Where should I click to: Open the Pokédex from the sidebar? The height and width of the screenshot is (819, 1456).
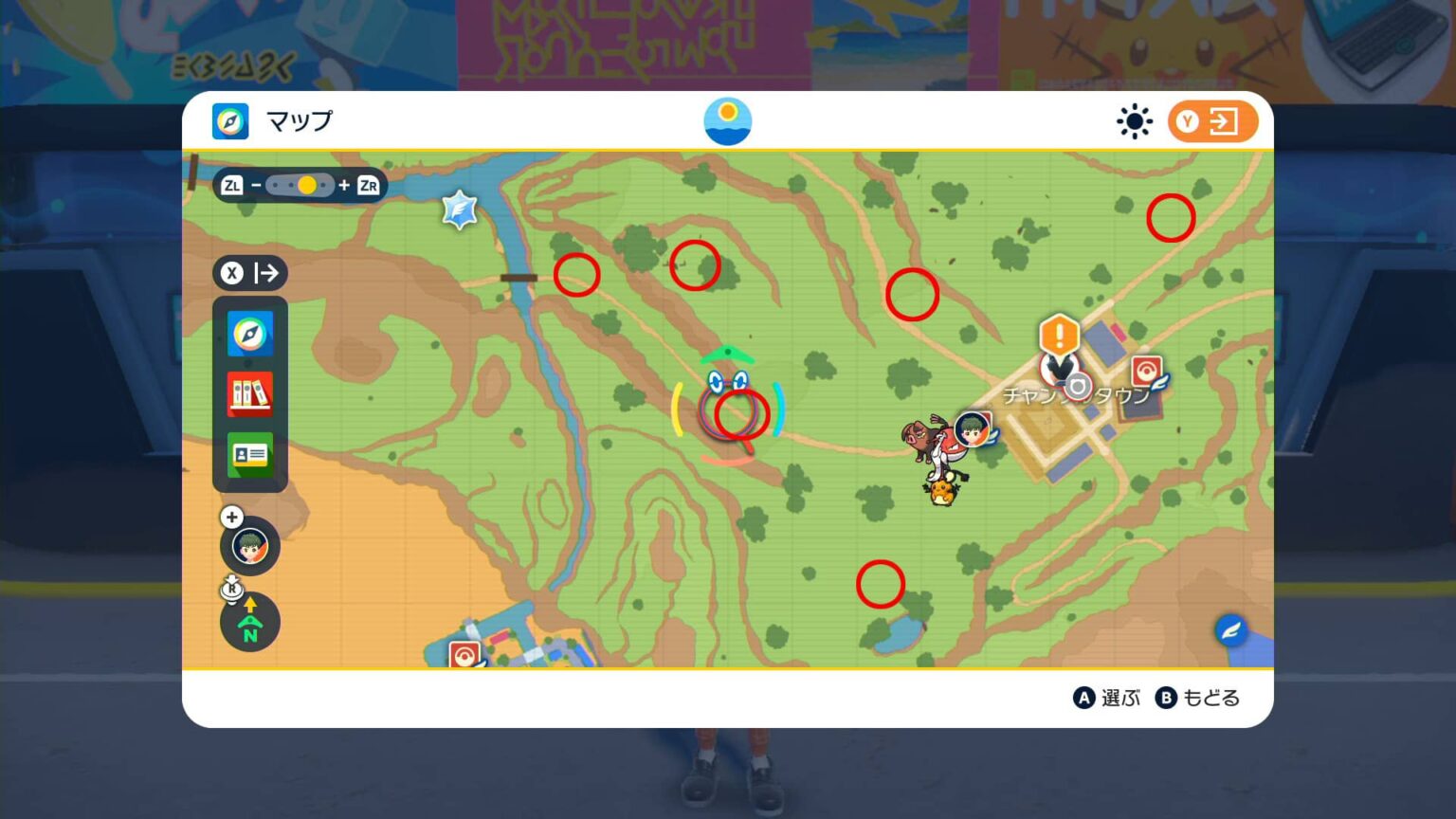(x=249, y=395)
